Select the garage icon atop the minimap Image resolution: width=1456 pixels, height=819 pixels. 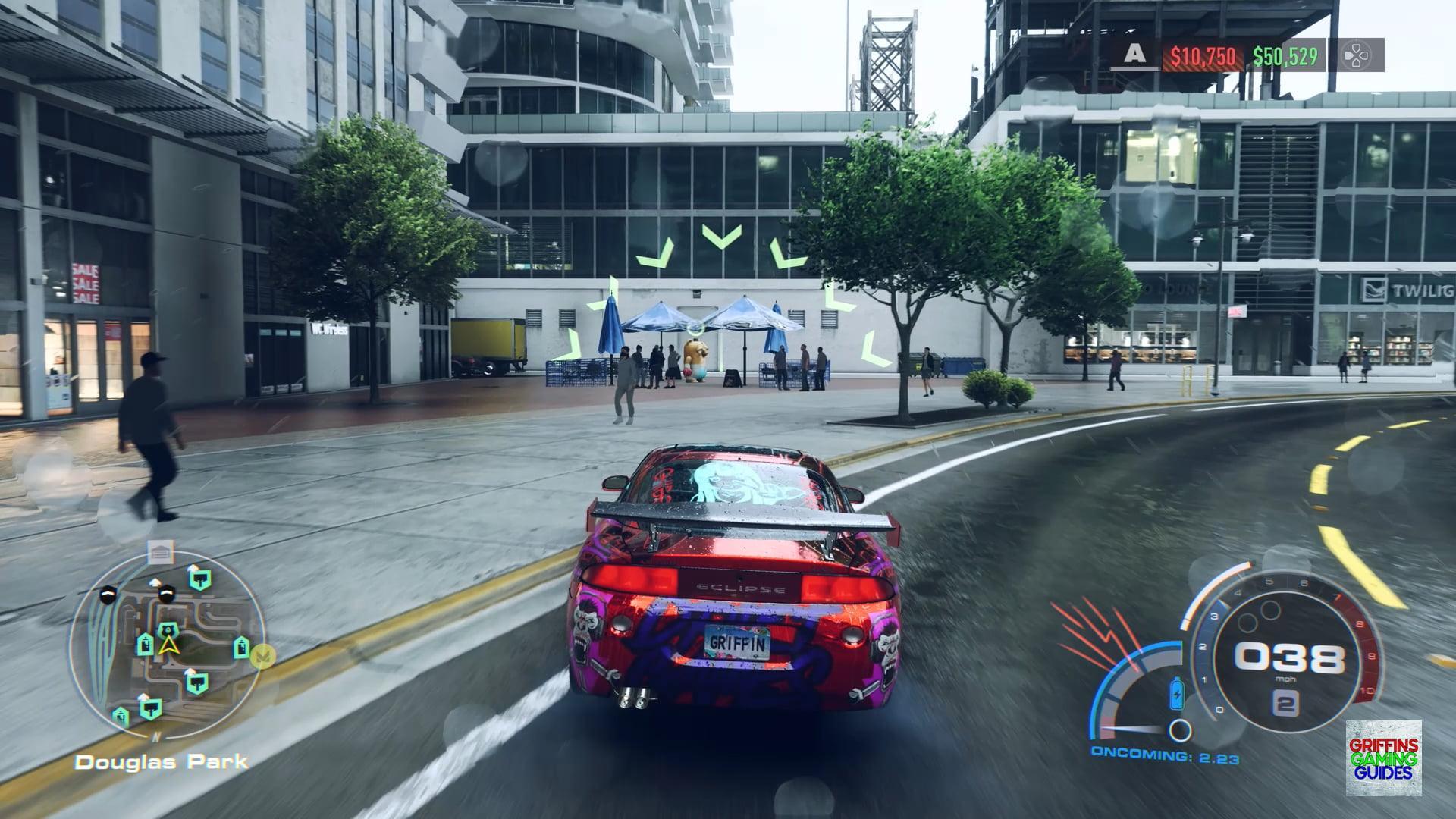pos(160,552)
